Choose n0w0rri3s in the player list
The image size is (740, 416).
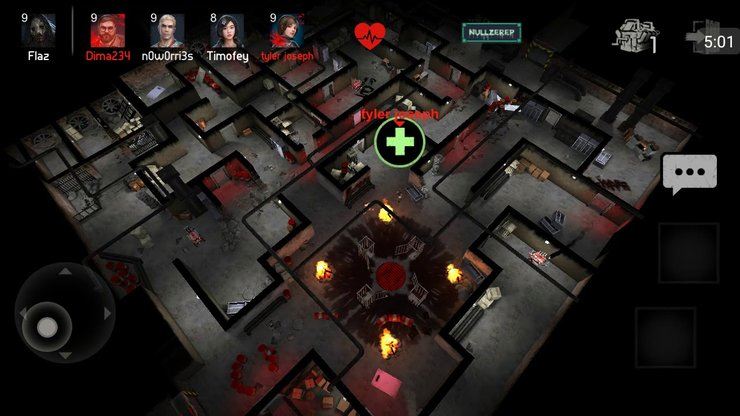[x=166, y=31]
